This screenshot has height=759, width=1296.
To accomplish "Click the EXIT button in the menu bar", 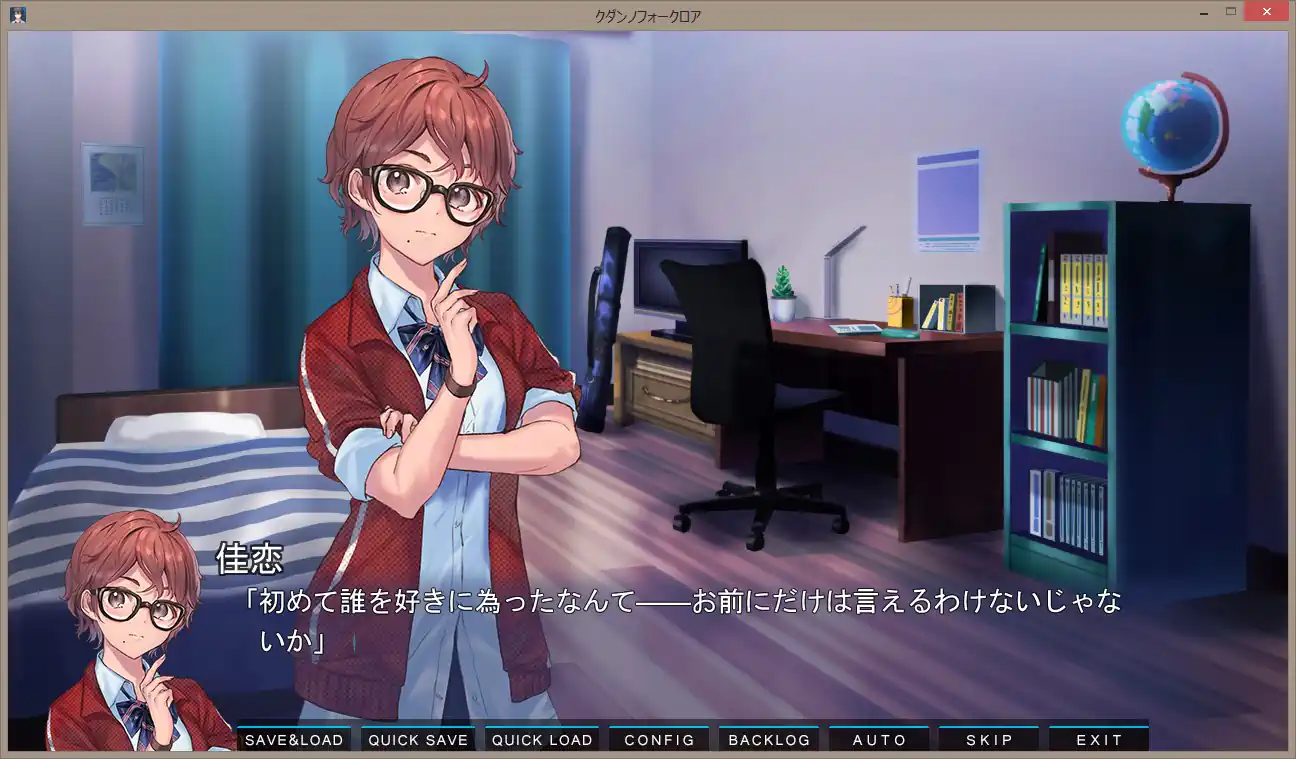I will tap(1099, 740).
